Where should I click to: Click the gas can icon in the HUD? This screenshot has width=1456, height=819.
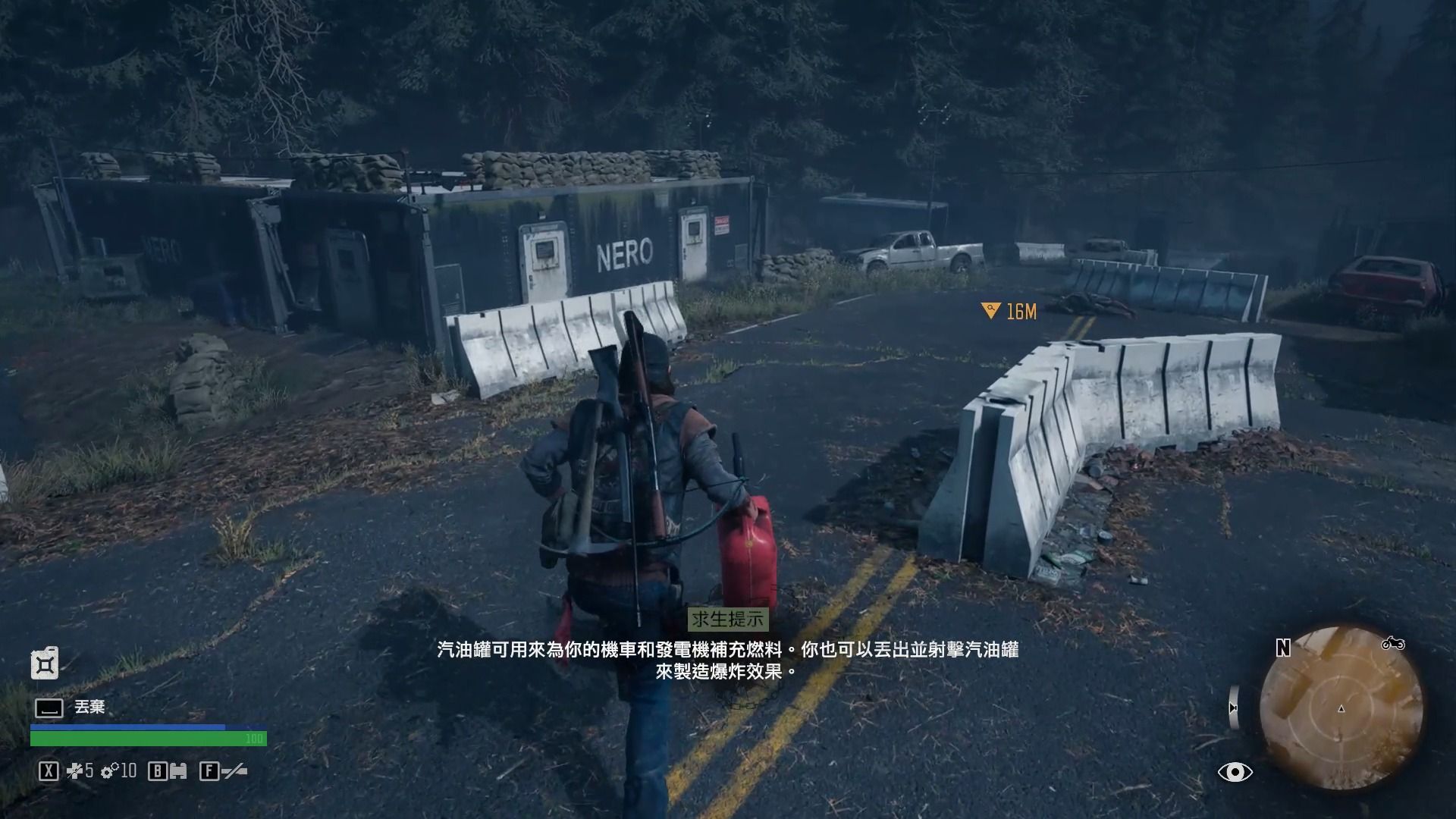coord(45,664)
